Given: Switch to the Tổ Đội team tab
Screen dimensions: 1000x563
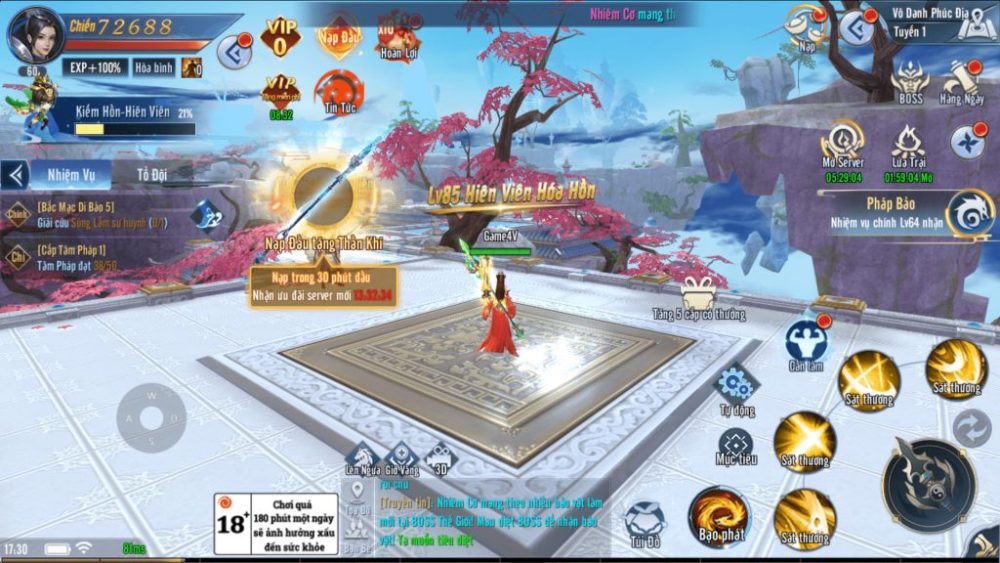Looking at the screenshot, I should (152, 175).
